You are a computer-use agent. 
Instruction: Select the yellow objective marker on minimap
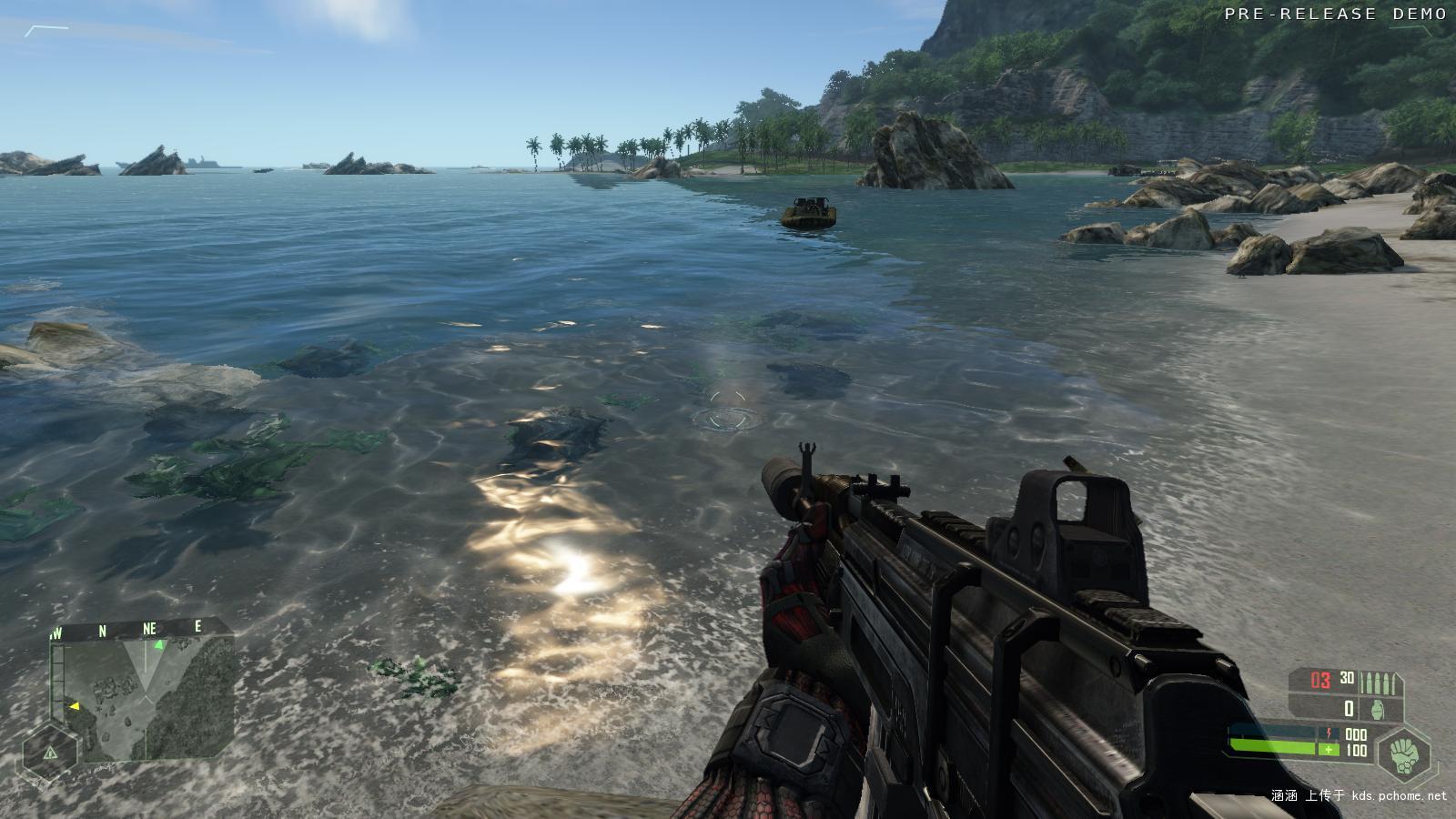75,705
